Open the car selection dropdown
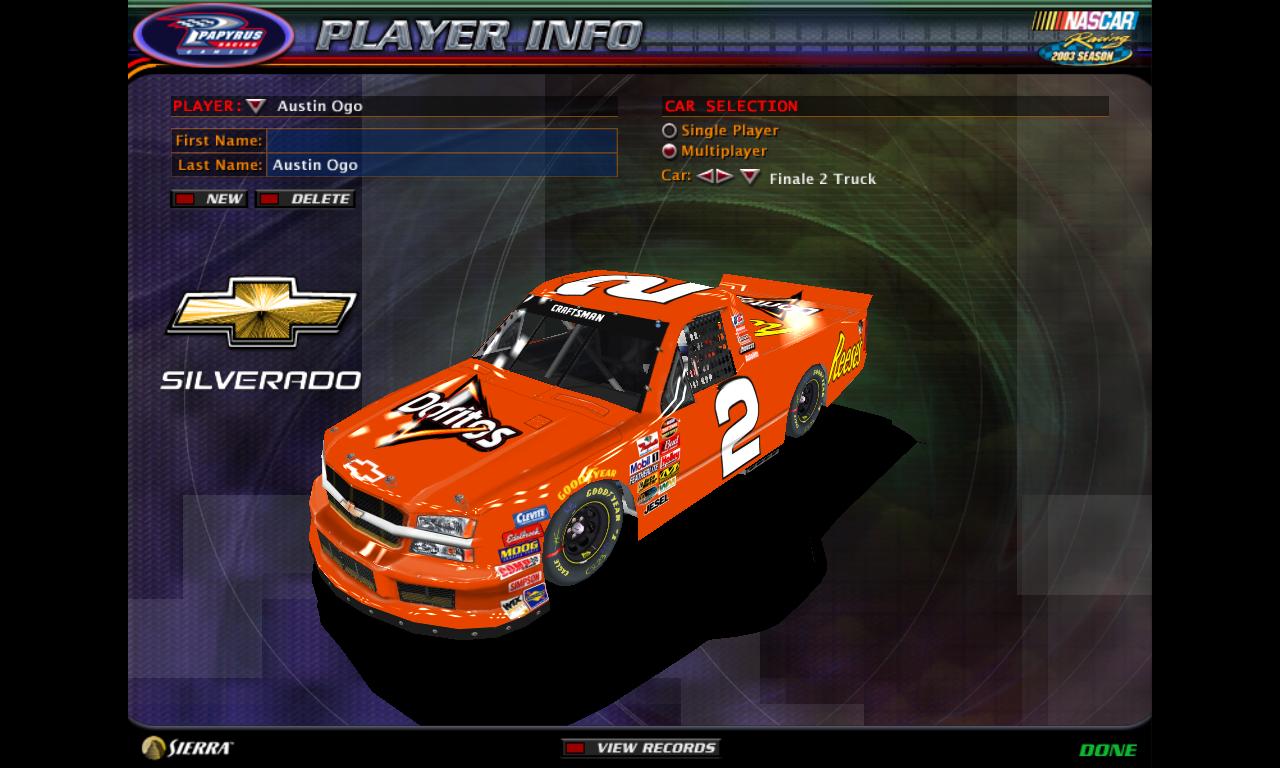The height and width of the screenshot is (768, 1280). tap(750, 177)
